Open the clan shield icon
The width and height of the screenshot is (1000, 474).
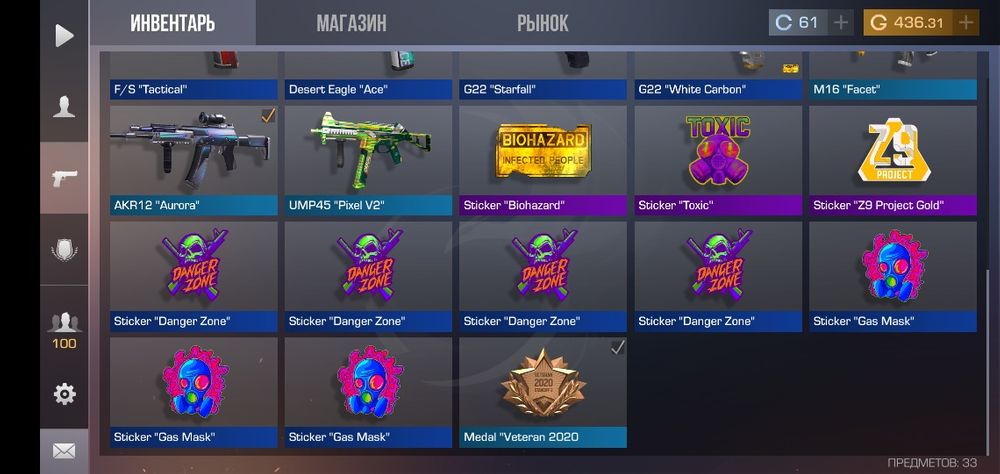tap(64, 250)
